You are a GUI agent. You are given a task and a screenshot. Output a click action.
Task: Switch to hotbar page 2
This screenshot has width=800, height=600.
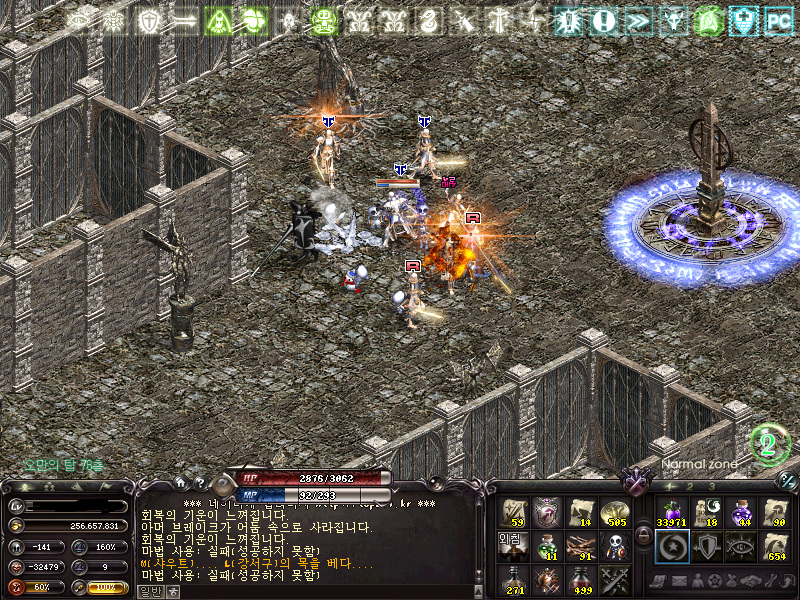click(689, 486)
